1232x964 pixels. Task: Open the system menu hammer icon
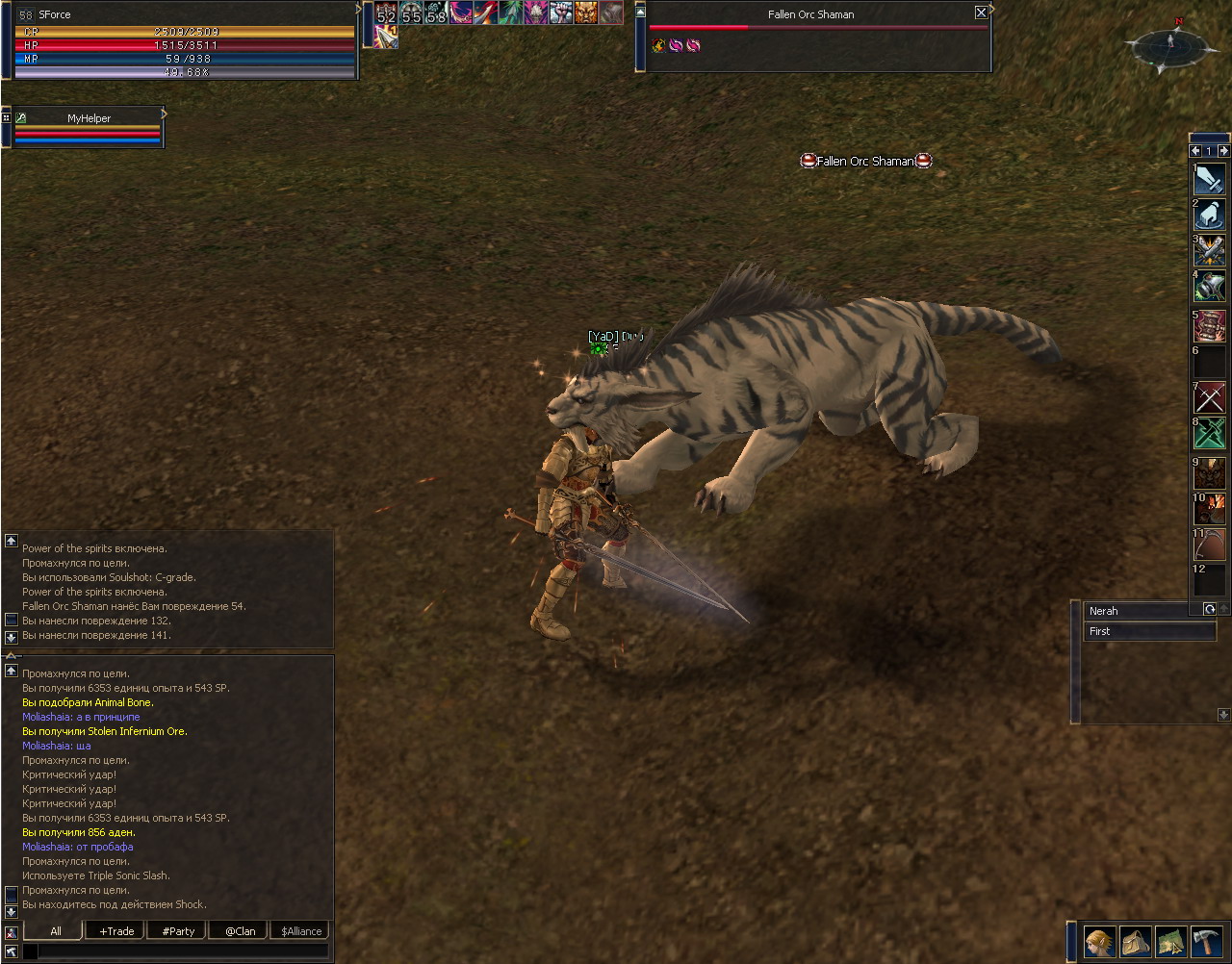(x=1206, y=940)
